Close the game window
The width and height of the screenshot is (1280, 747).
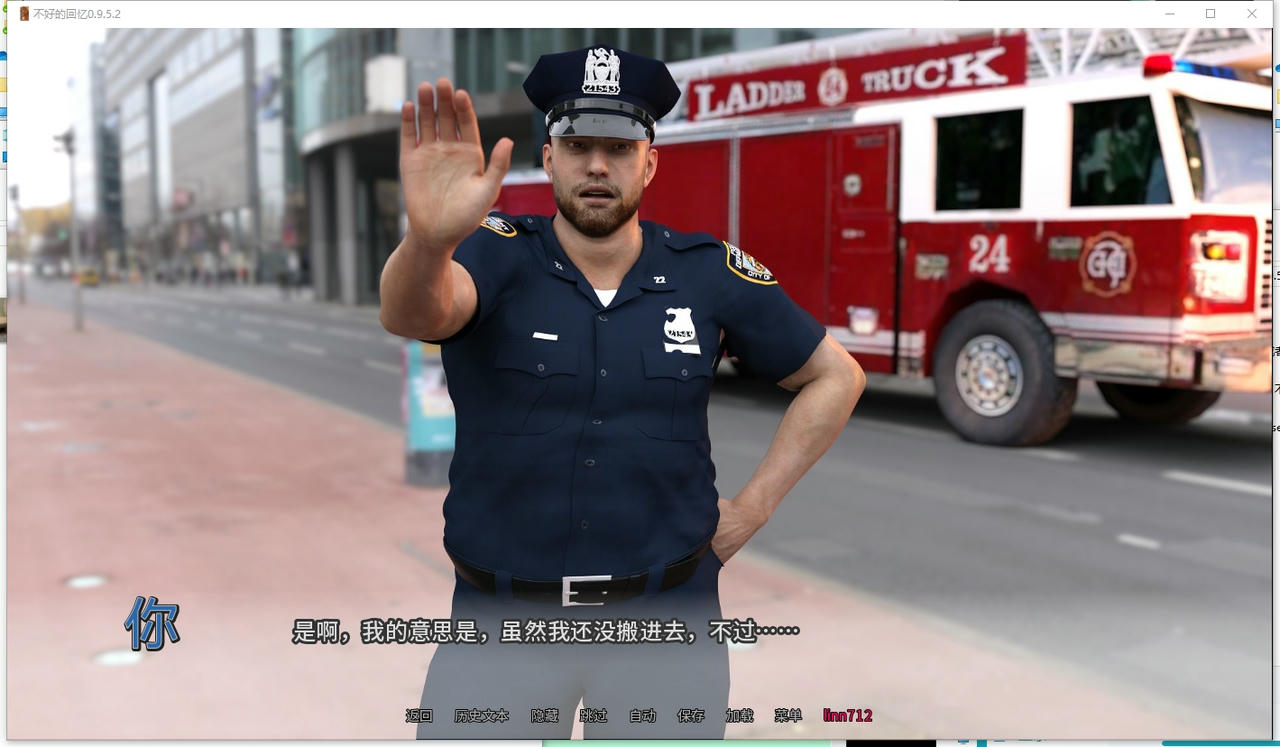click(x=1252, y=14)
